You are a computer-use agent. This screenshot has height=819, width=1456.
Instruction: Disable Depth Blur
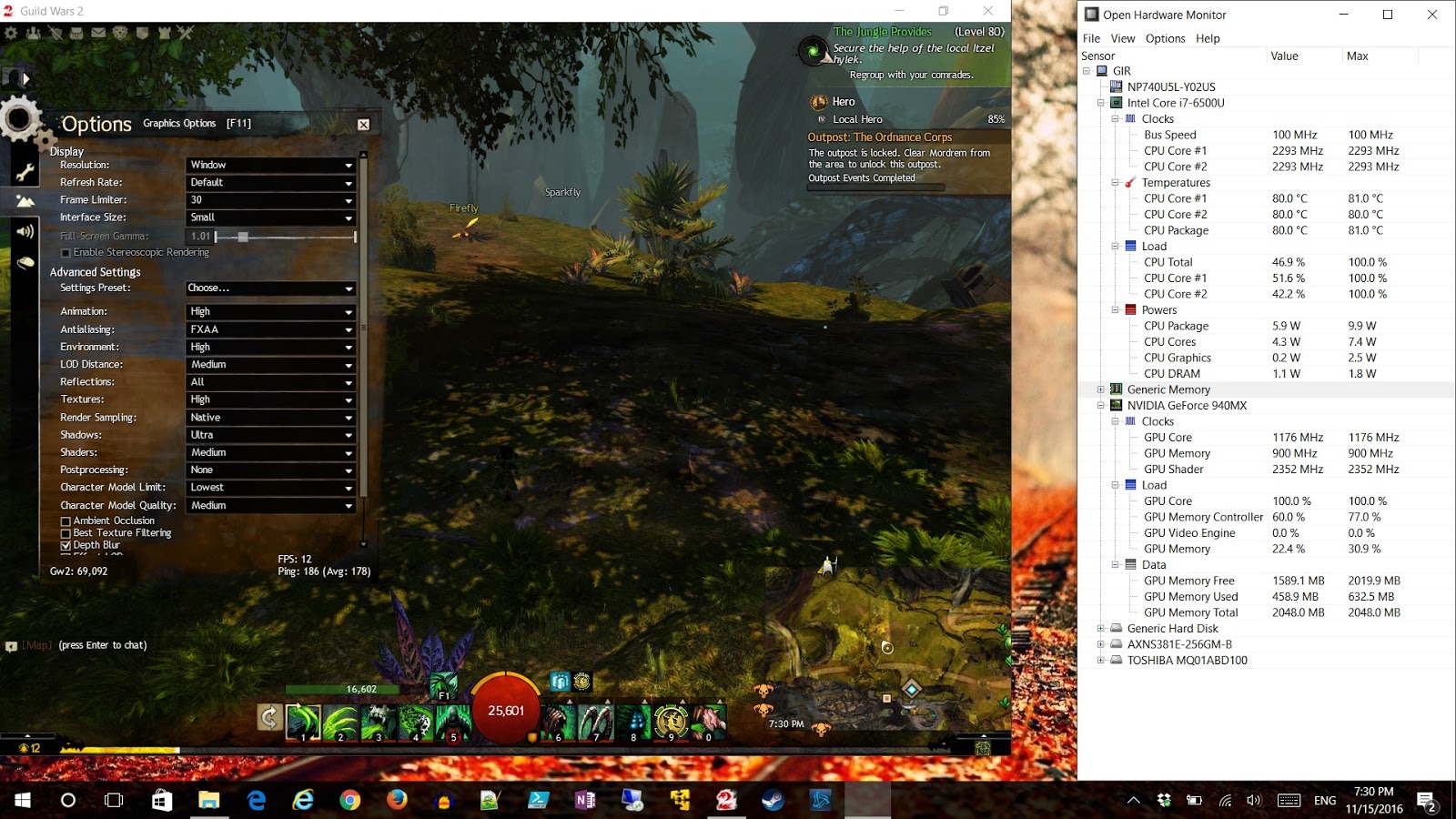[x=66, y=545]
